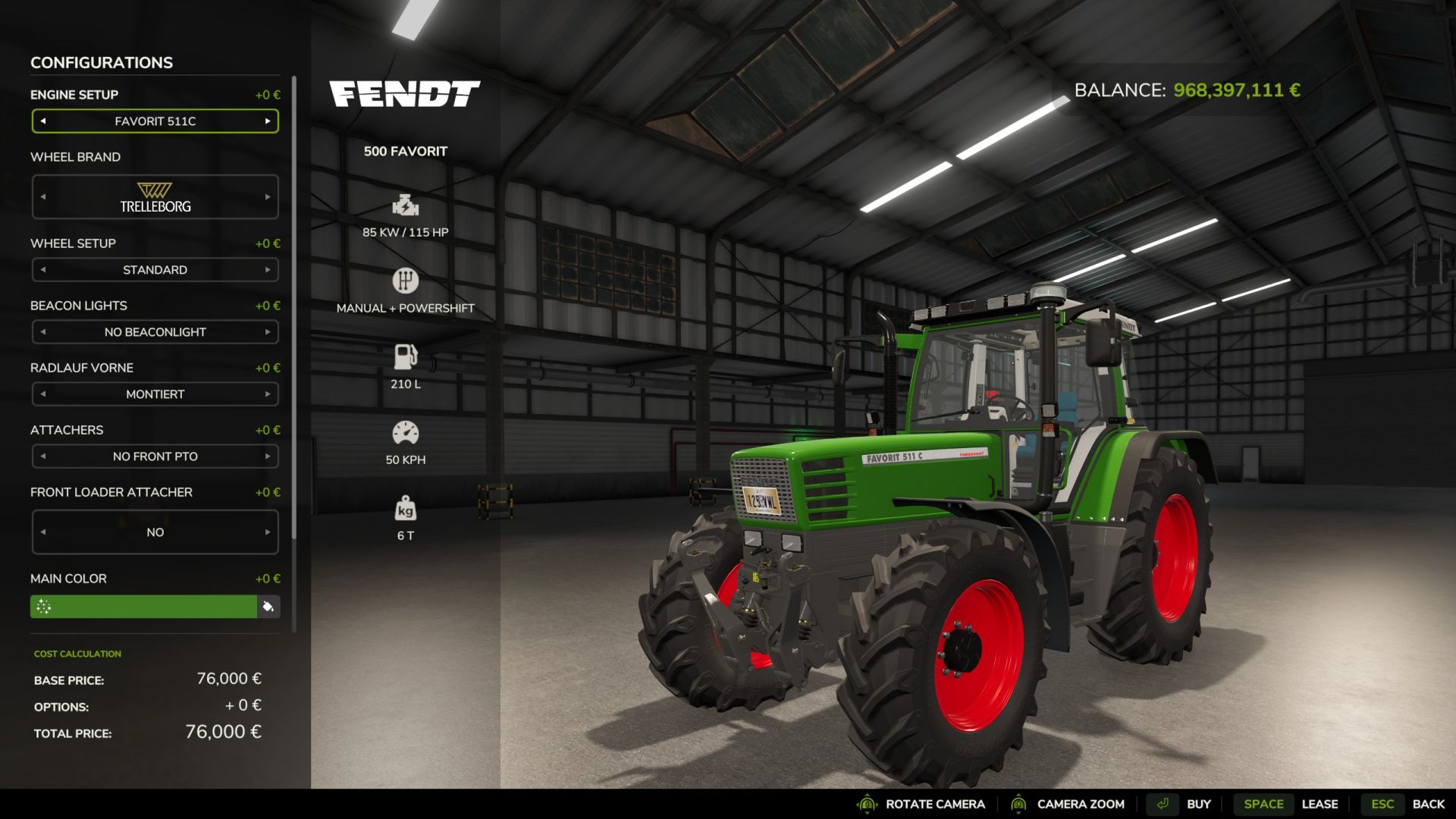
Task: Select the CONFIGURATIONS header
Action: [101, 62]
